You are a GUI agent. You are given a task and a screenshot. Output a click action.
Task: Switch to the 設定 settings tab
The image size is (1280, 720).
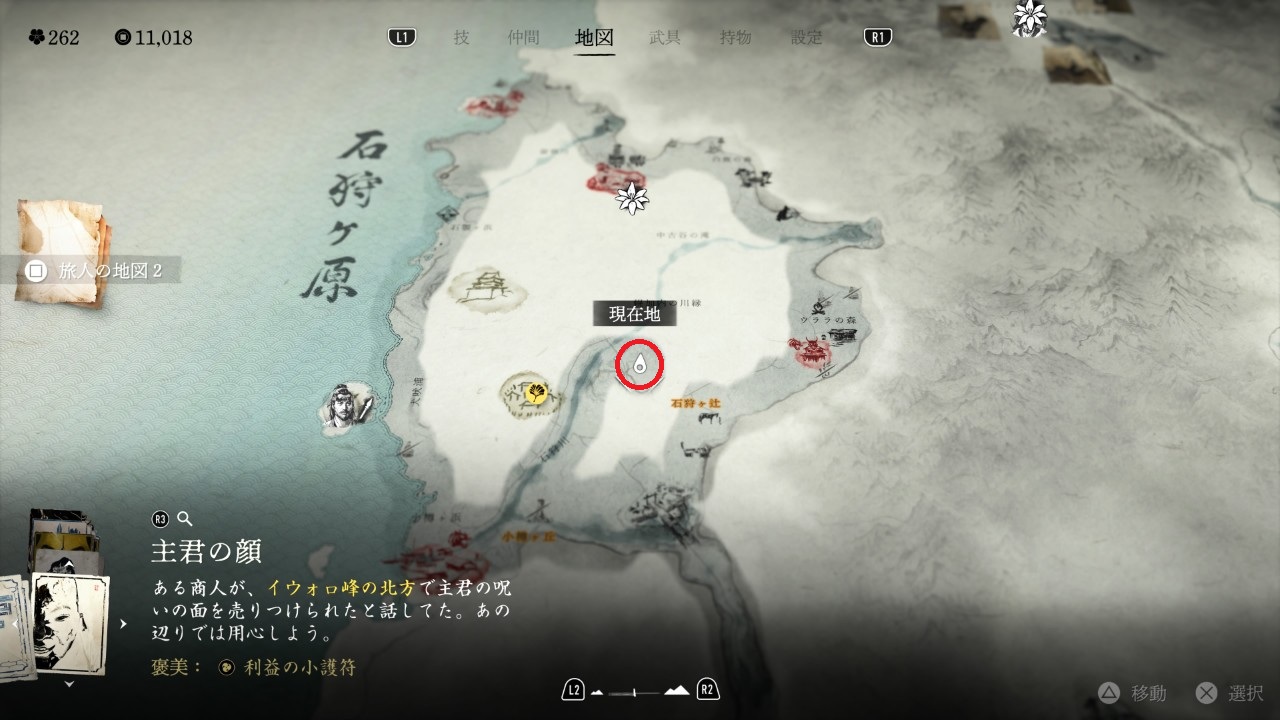point(807,38)
